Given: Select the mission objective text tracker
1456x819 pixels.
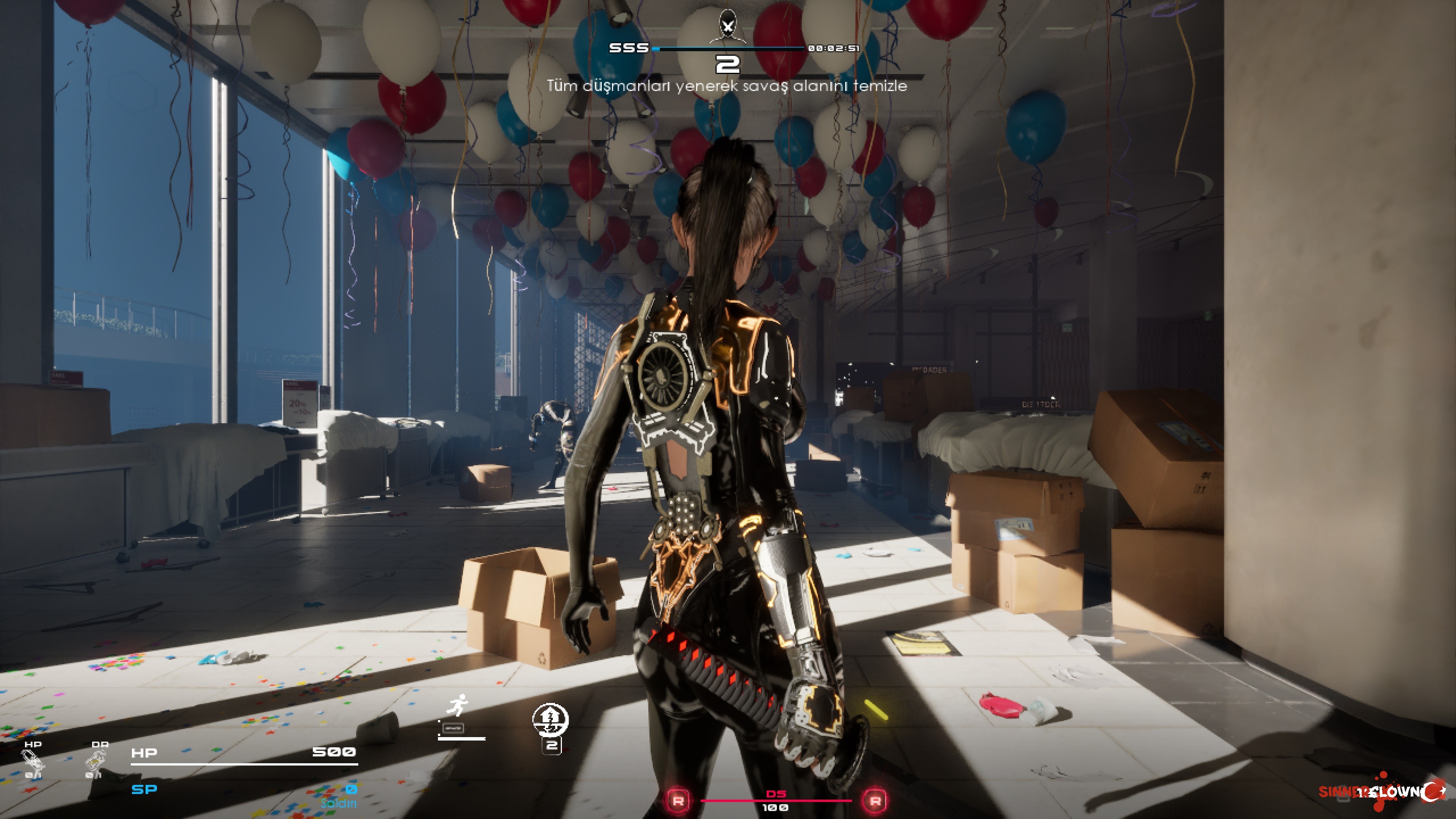Looking at the screenshot, I should tap(727, 86).
